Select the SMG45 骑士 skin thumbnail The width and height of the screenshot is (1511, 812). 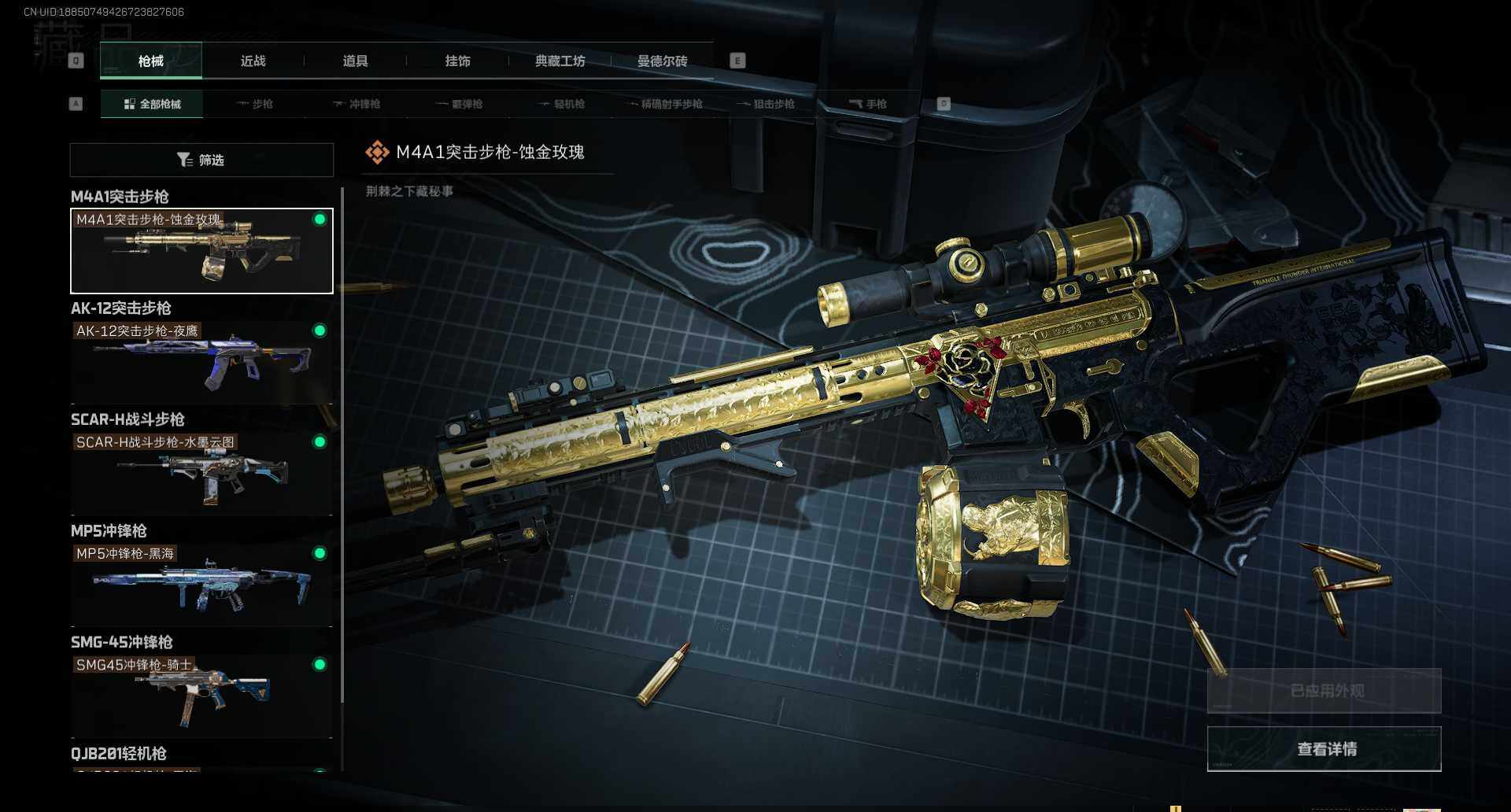click(x=201, y=696)
